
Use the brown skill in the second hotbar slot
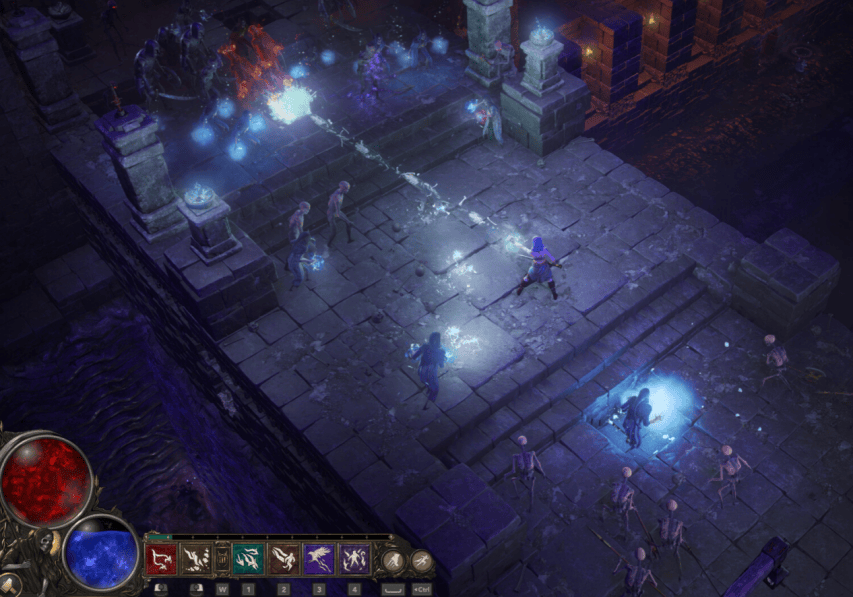pyautogui.click(x=194, y=559)
